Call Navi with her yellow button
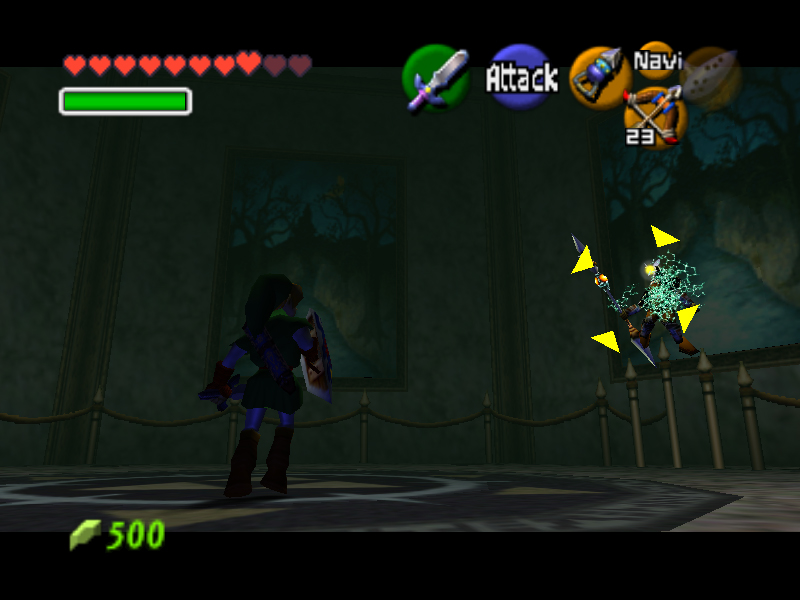The height and width of the screenshot is (600, 800). click(x=656, y=60)
